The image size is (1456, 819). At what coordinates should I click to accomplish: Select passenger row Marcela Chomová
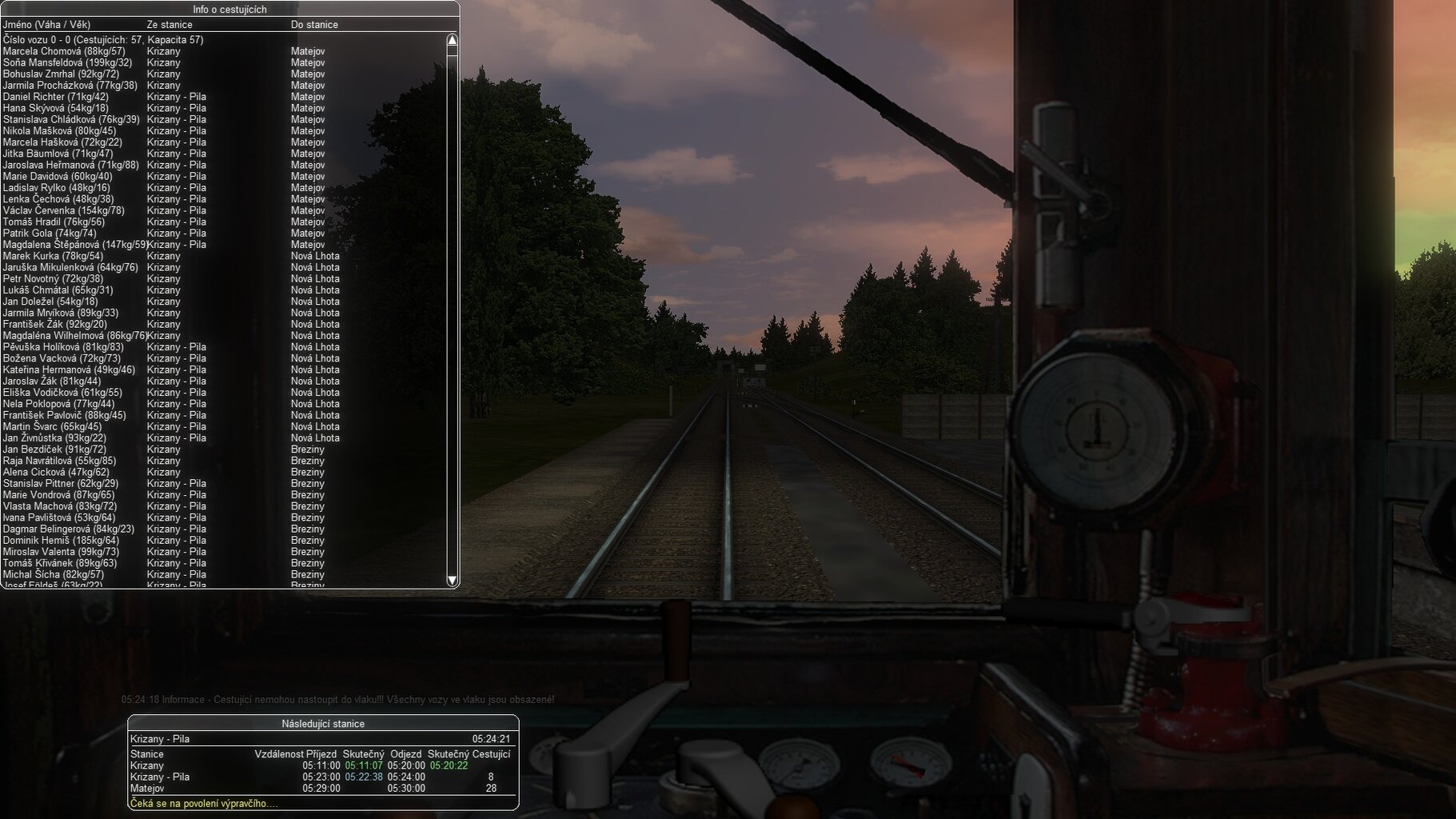(64, 51)
